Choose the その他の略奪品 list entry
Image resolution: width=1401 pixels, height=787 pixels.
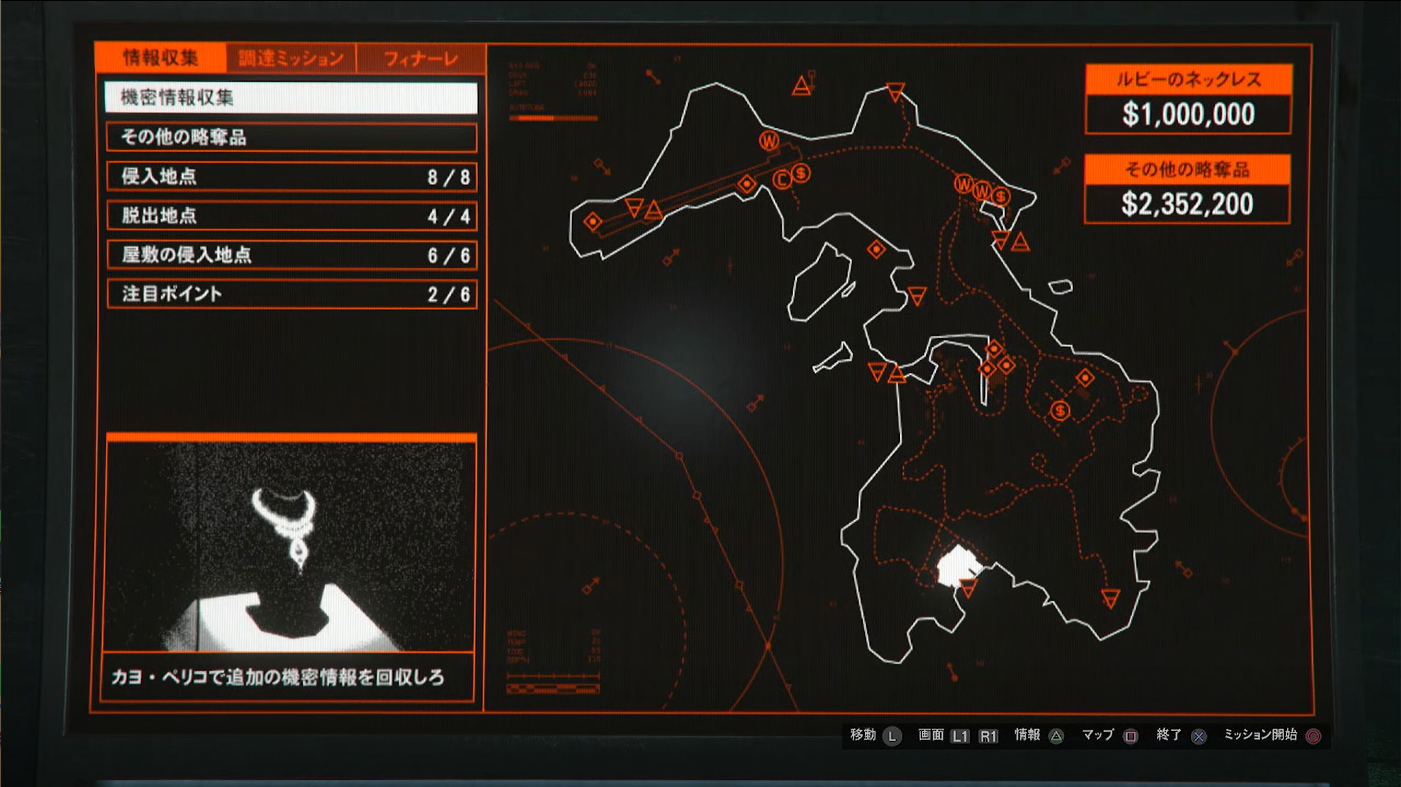pos(291,138)
